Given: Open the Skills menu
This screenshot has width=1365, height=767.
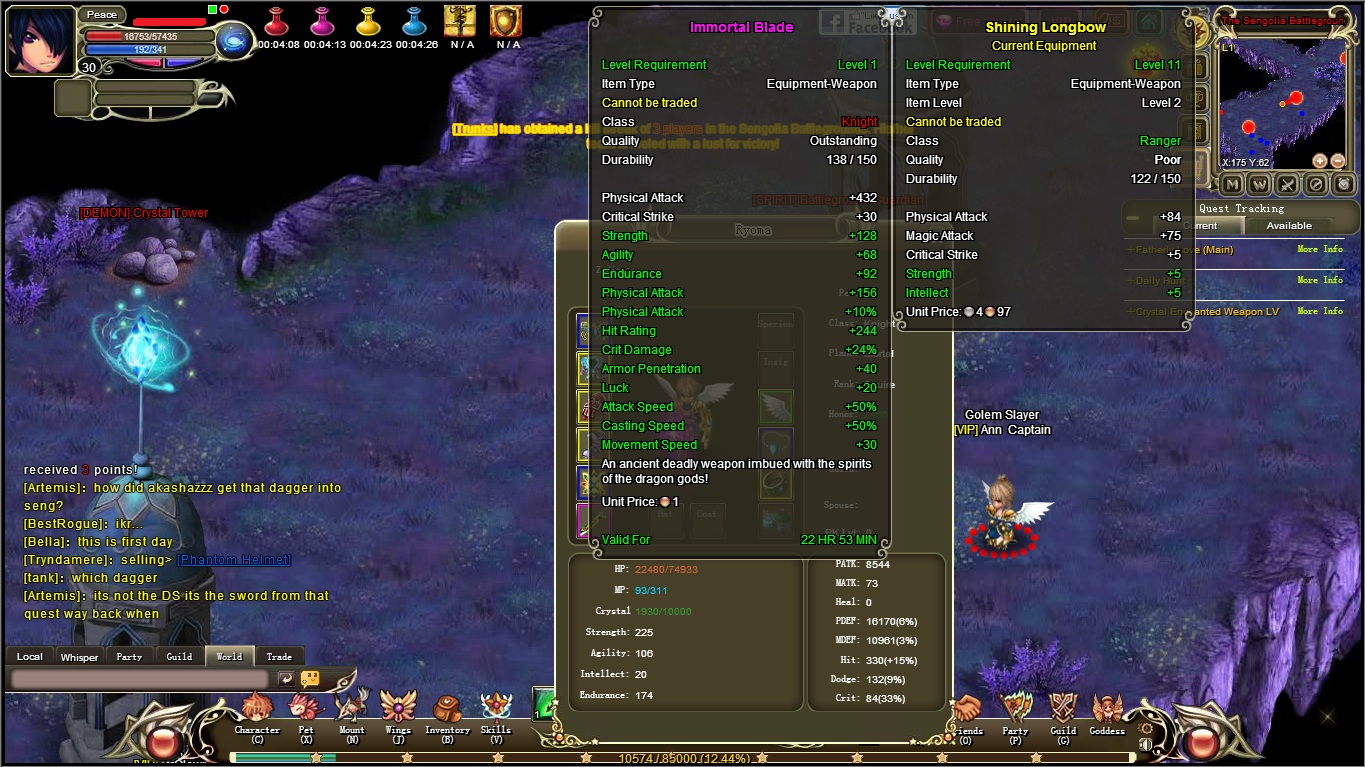Looking at the screenshot, I should coord(496,710).
